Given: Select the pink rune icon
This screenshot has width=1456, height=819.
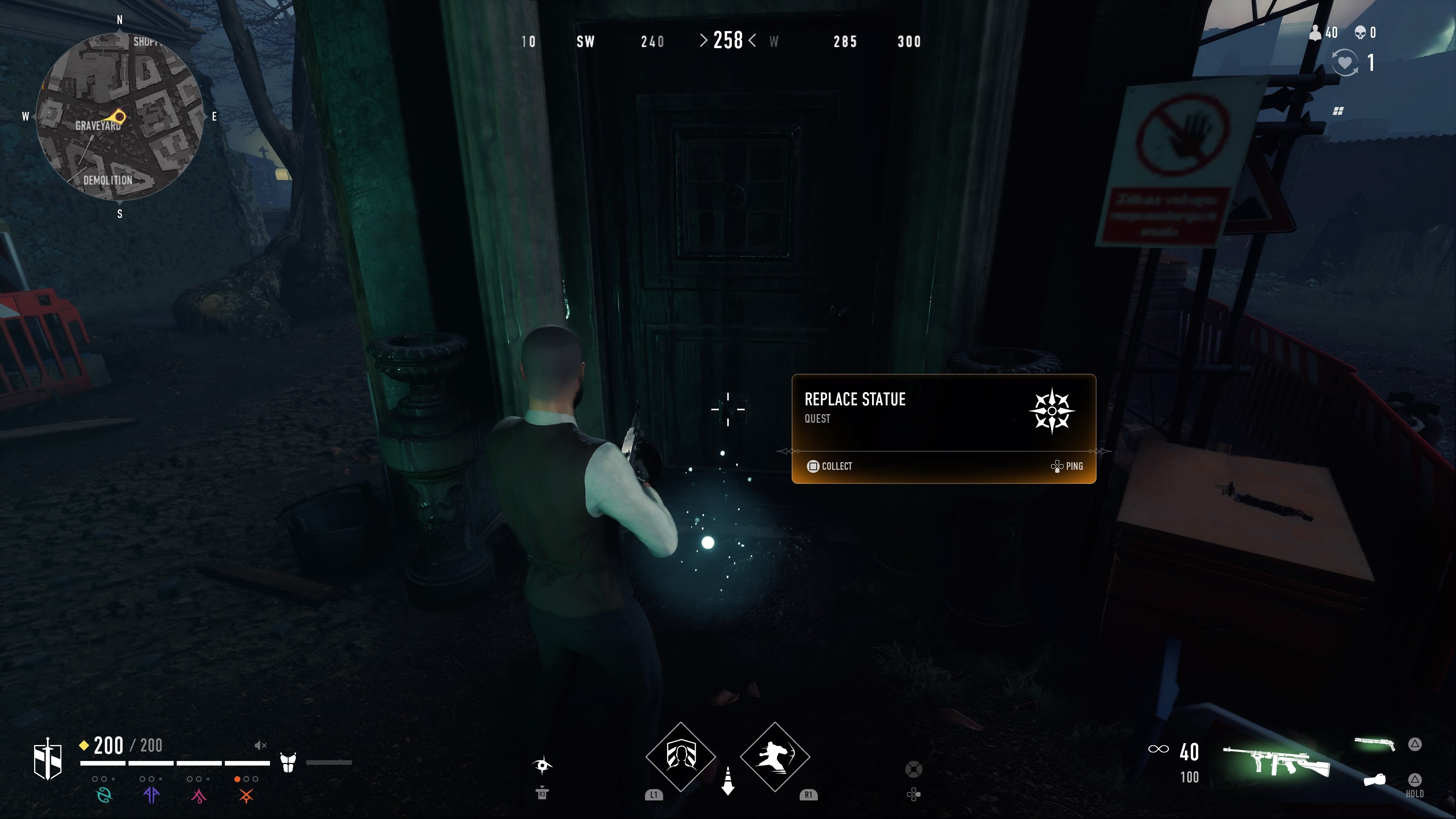Looking at the screenshot, I should click(x=198, y=796).
